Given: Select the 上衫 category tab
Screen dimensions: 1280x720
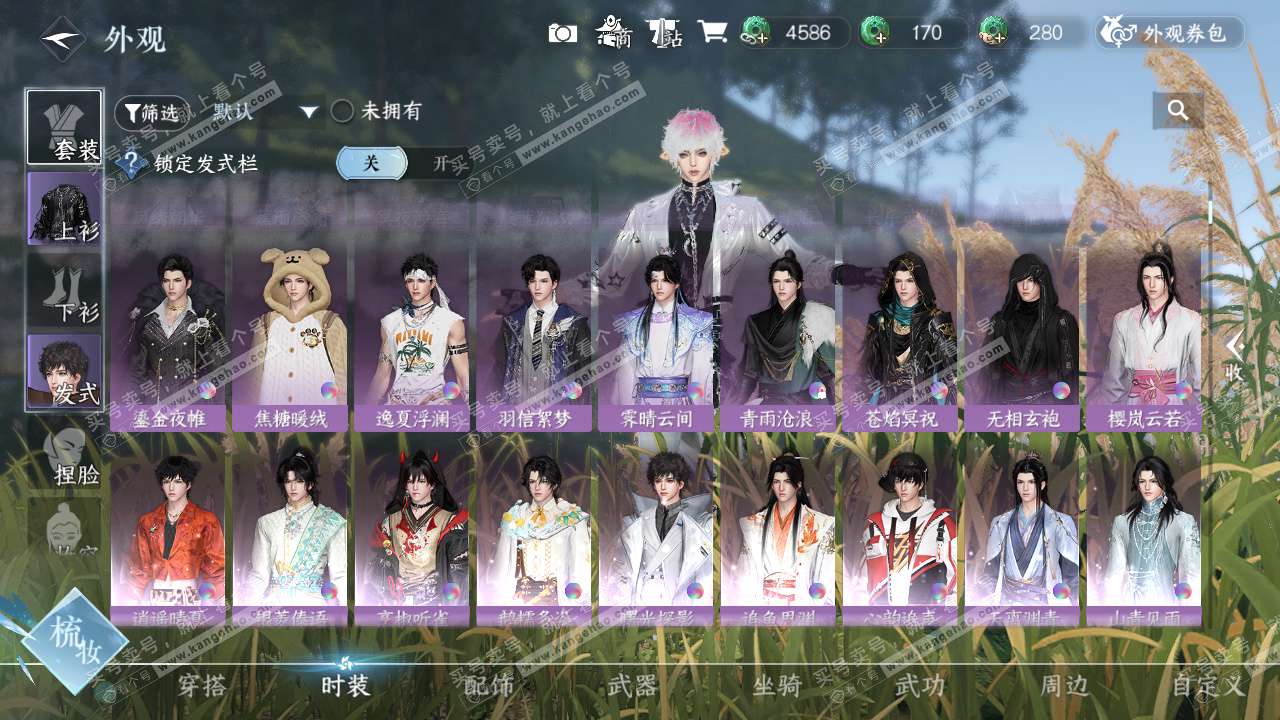Looking at the screenshot, I should [x=65, y=208].
